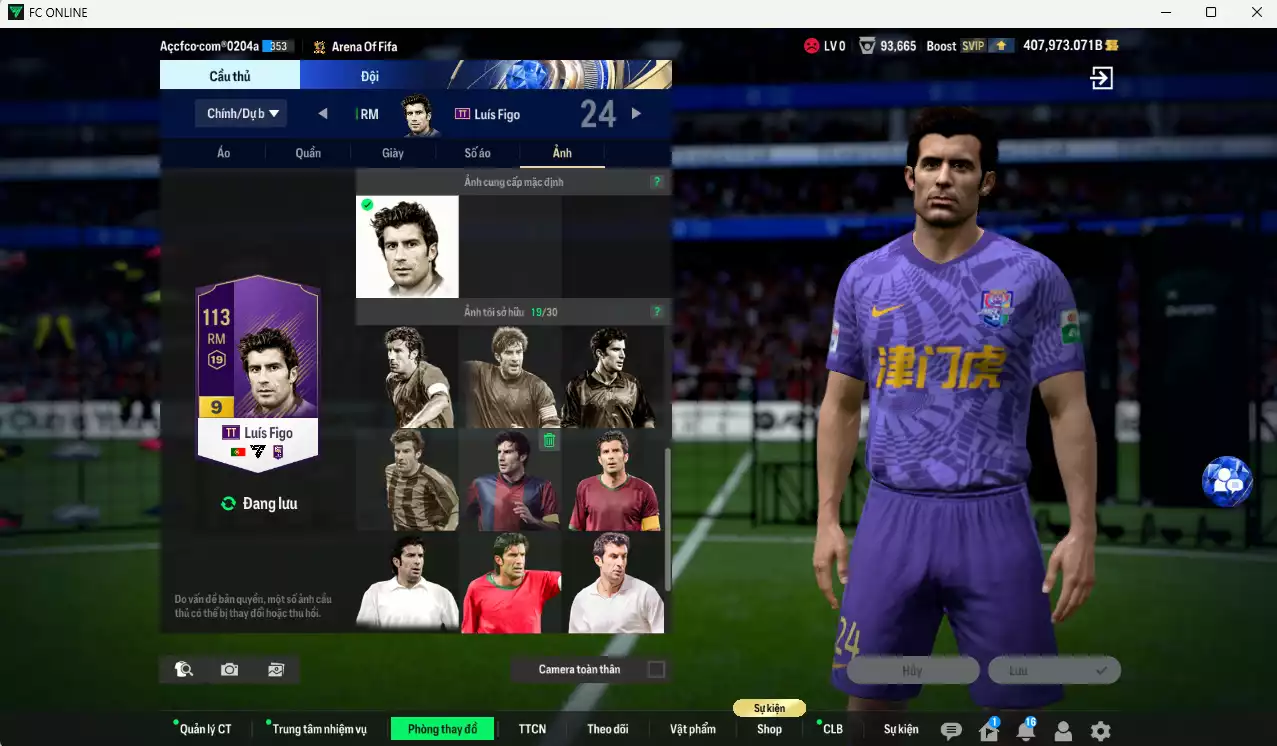Delete the photo using the green trash icon

point(549,440)
